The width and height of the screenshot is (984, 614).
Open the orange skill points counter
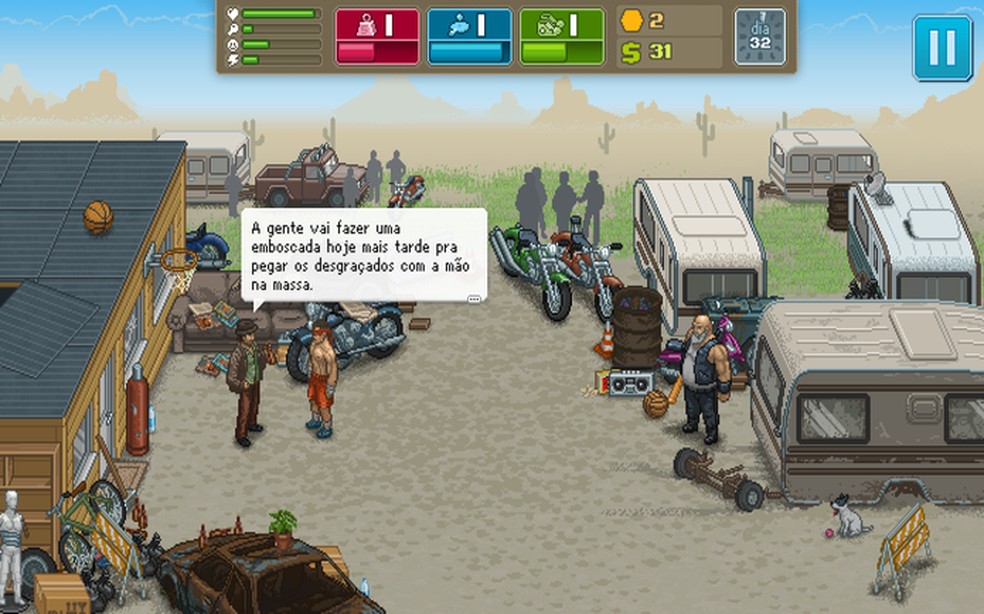[x=645, y=21]
